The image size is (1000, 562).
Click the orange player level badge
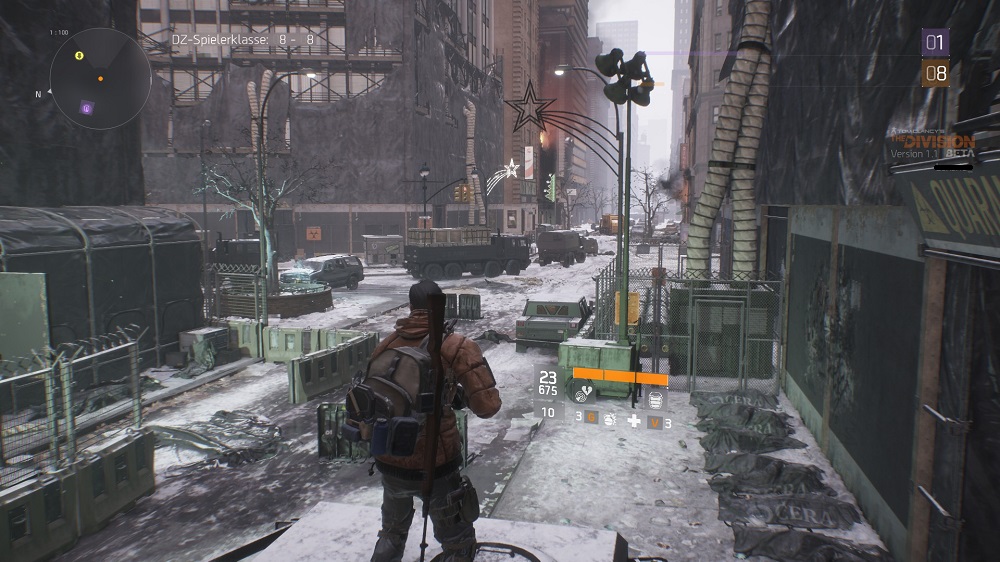[936, 73]
